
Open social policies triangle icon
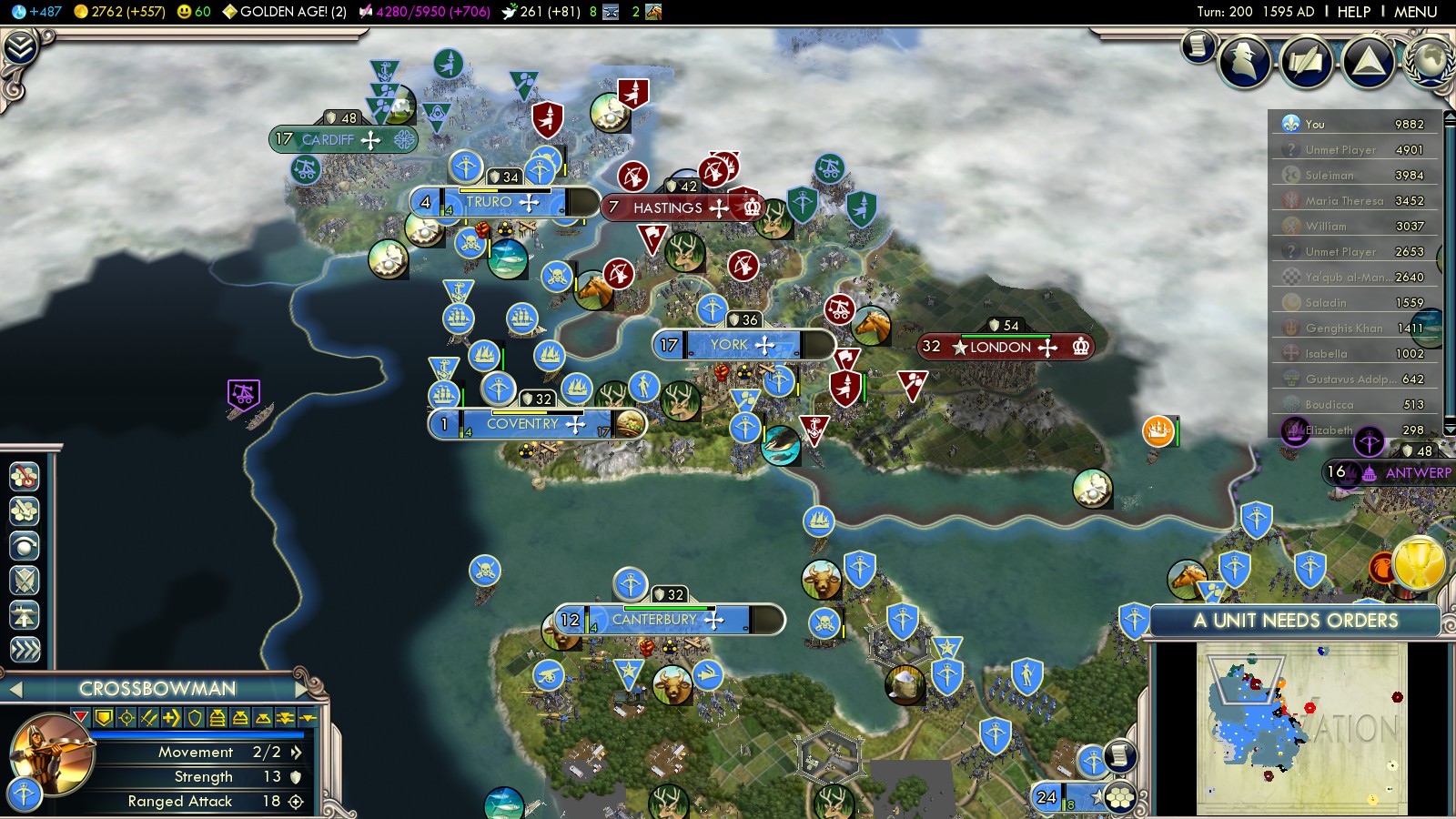(x=1368, y=62)
